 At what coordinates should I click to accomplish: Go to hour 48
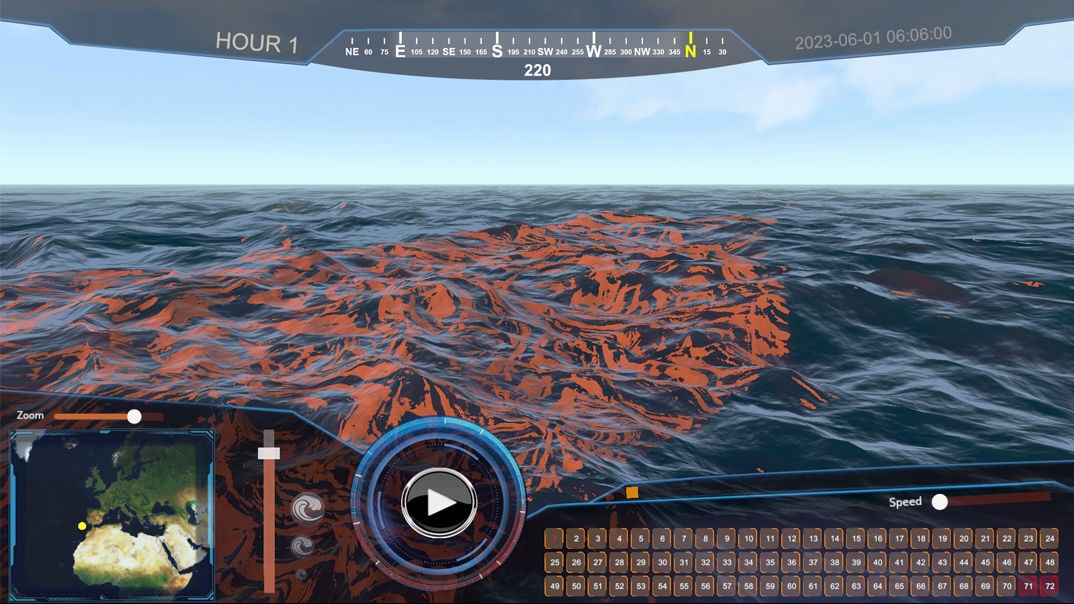[x=1049, y=563]
